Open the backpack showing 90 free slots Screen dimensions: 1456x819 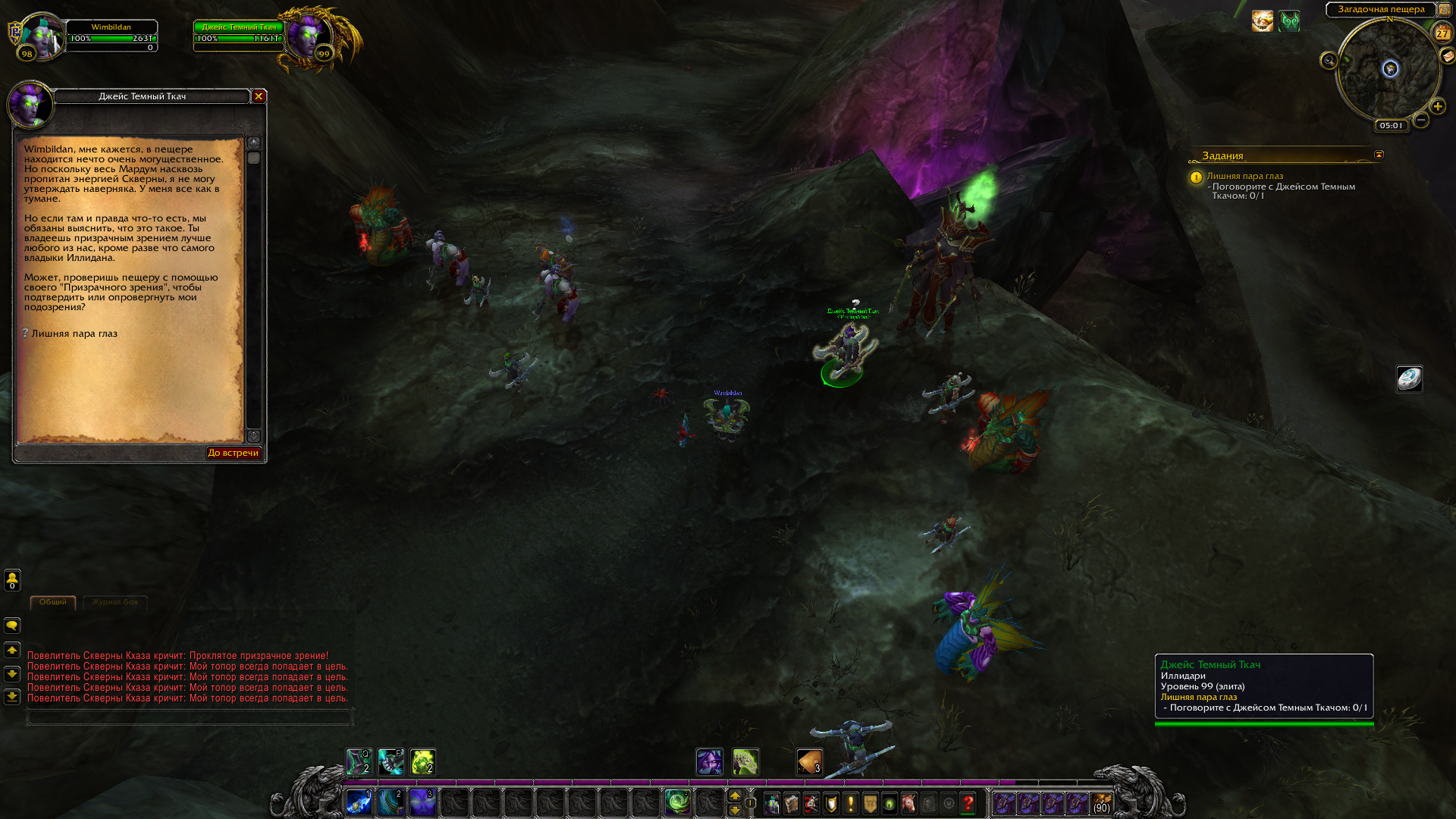click(1101, 803)
